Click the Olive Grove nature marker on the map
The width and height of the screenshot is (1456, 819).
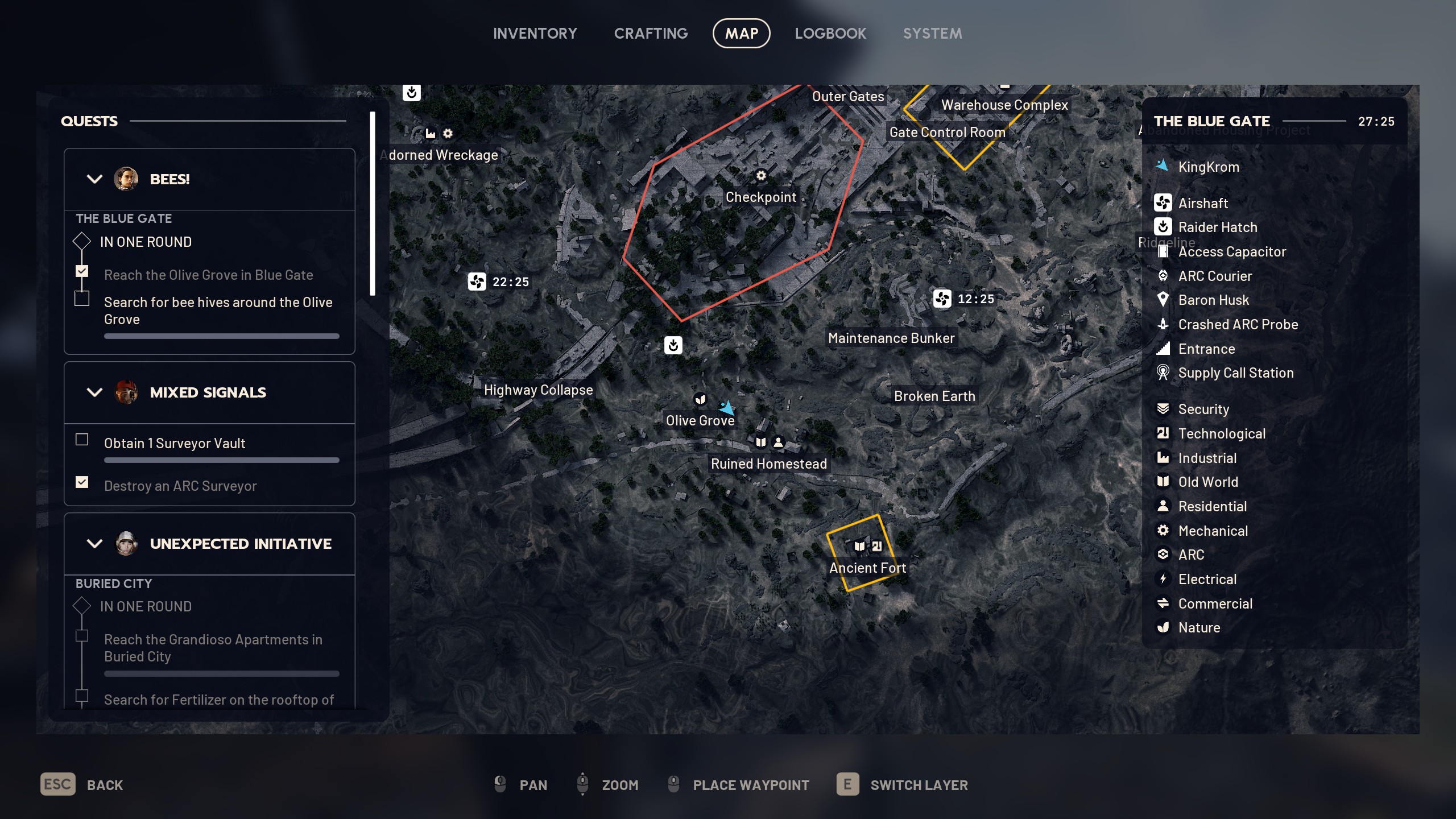[699, 400]
